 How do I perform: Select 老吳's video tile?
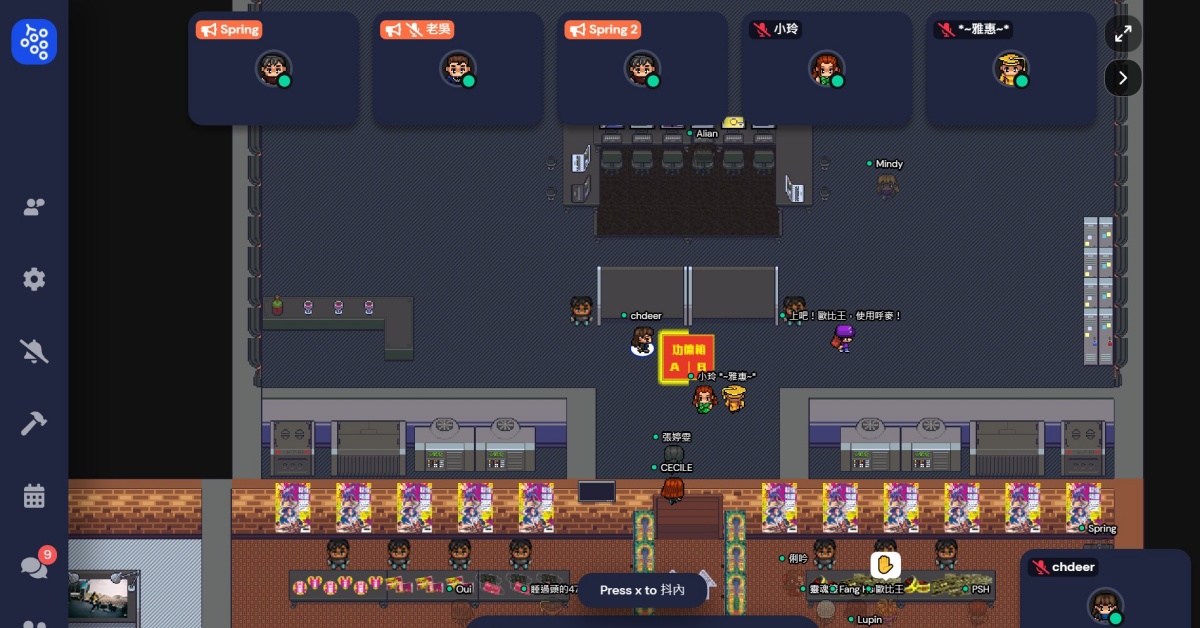(x=457, y=68)
